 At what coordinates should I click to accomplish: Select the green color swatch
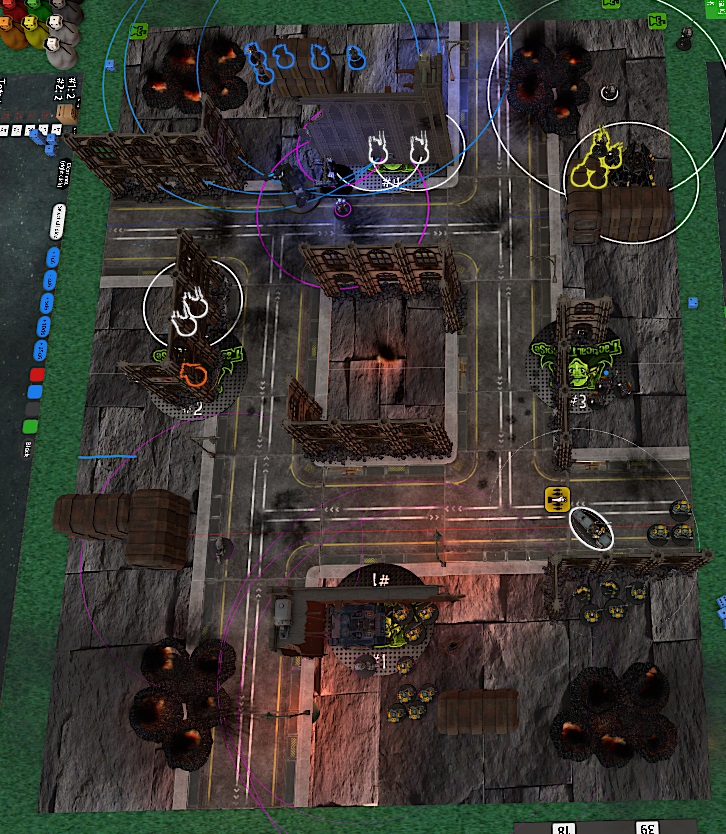30,427
